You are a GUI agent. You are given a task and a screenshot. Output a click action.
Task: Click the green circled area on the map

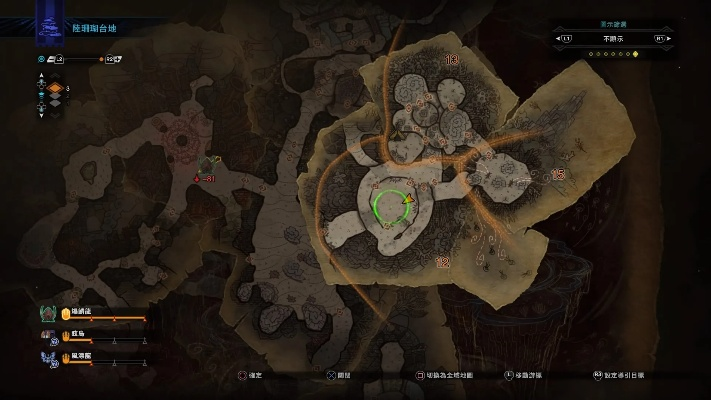pos(390,208)
